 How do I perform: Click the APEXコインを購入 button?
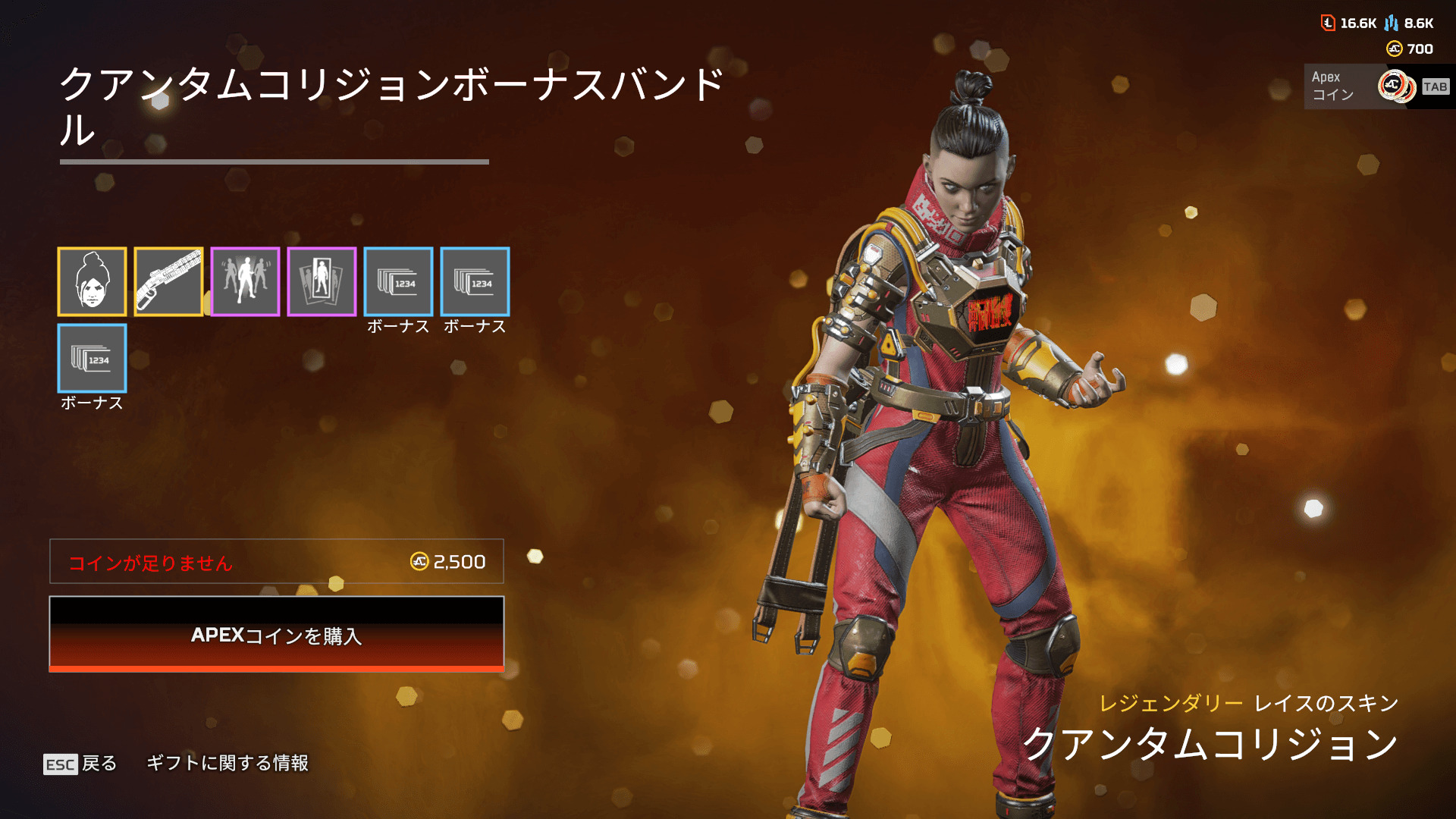[x=276, y=634]
